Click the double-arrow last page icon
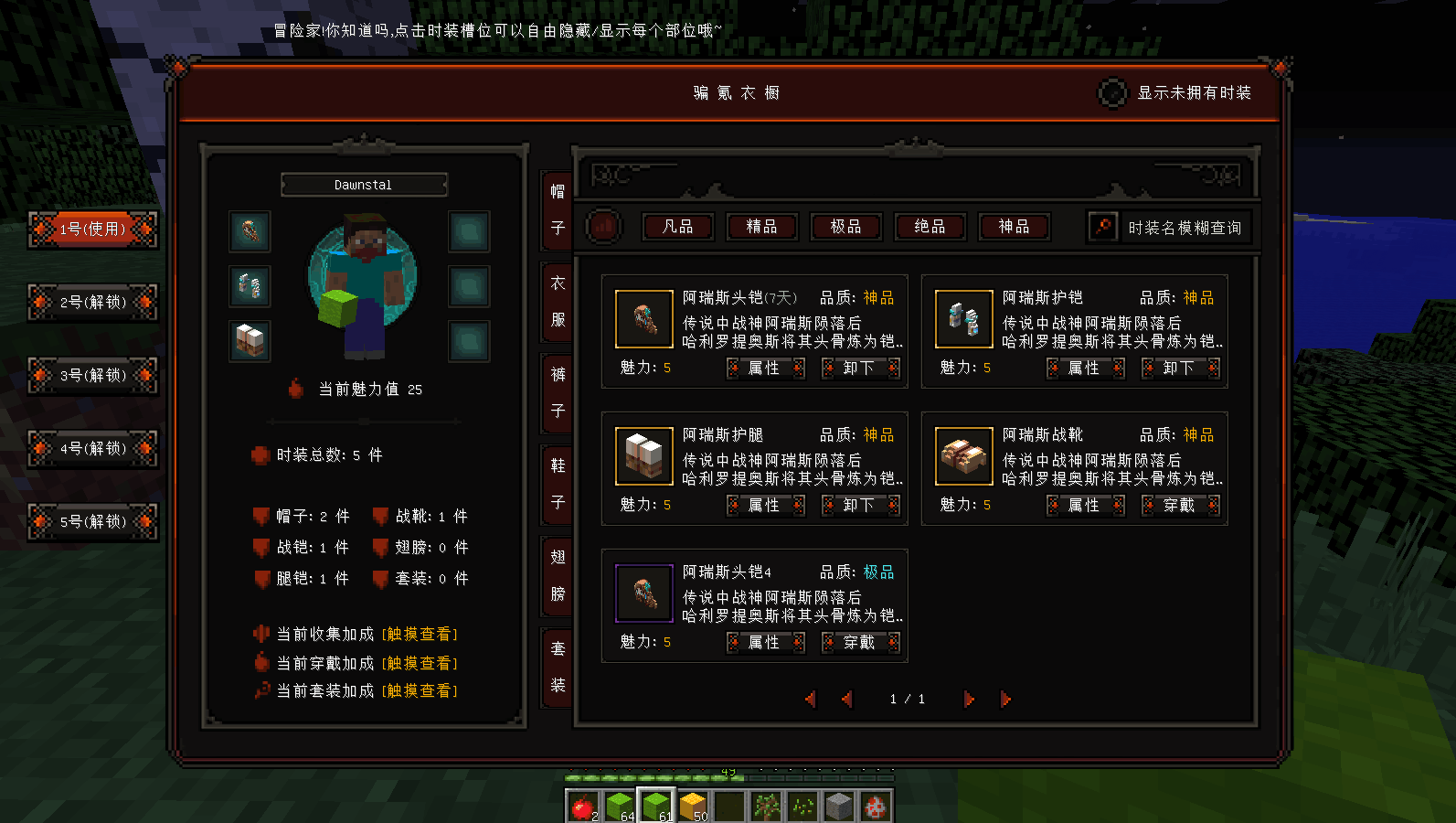Screen dimensions: 1456x823 [1005, 699]
